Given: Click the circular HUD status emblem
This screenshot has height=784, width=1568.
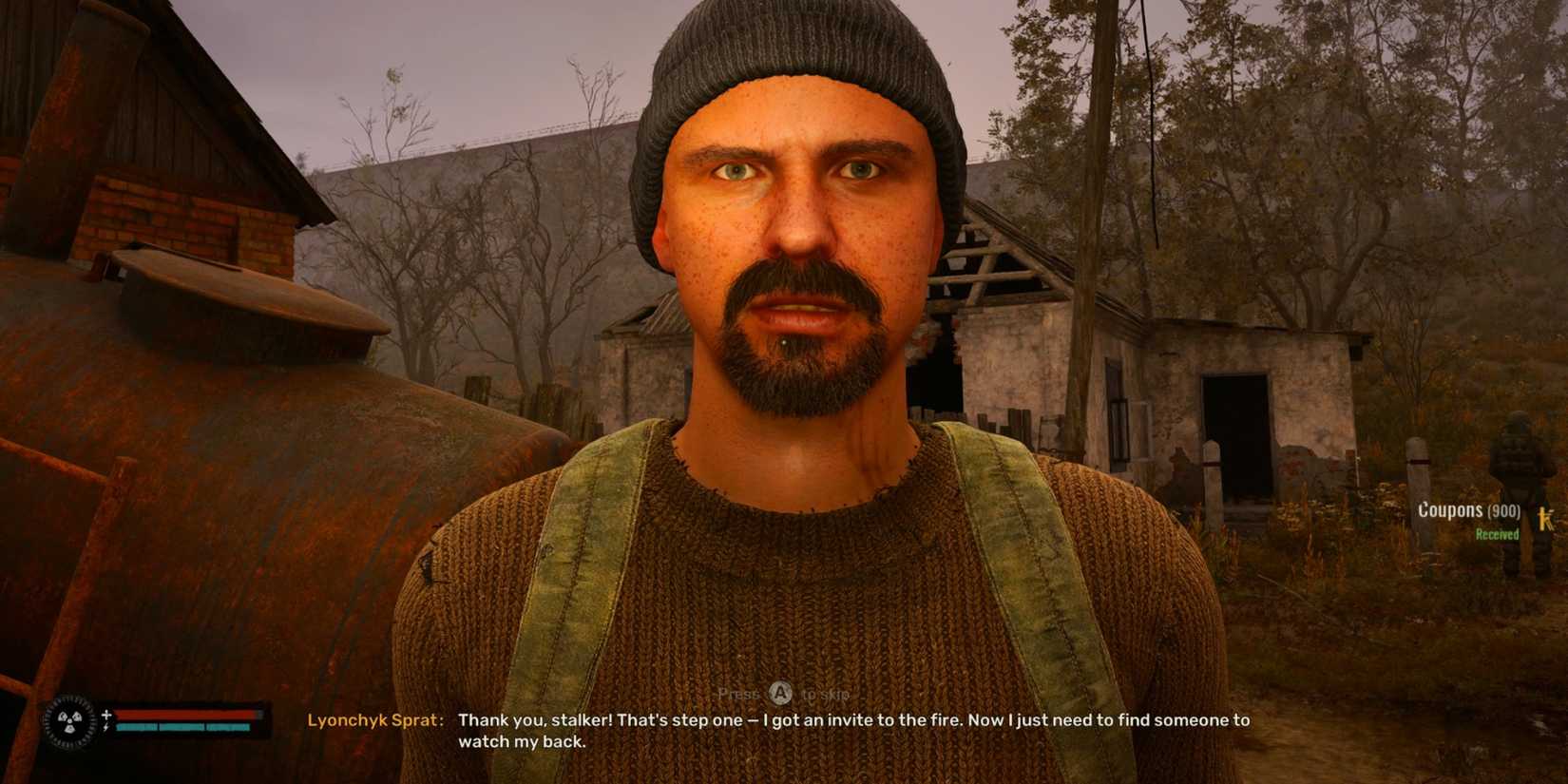Looking at the screenshot, I should 69,725.
